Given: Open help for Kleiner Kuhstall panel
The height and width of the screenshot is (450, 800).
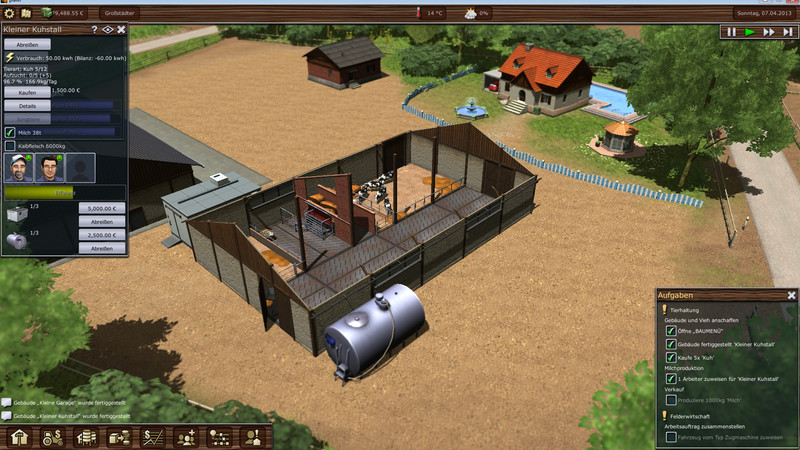Looking at the screenshot, I should coord(94,30).
